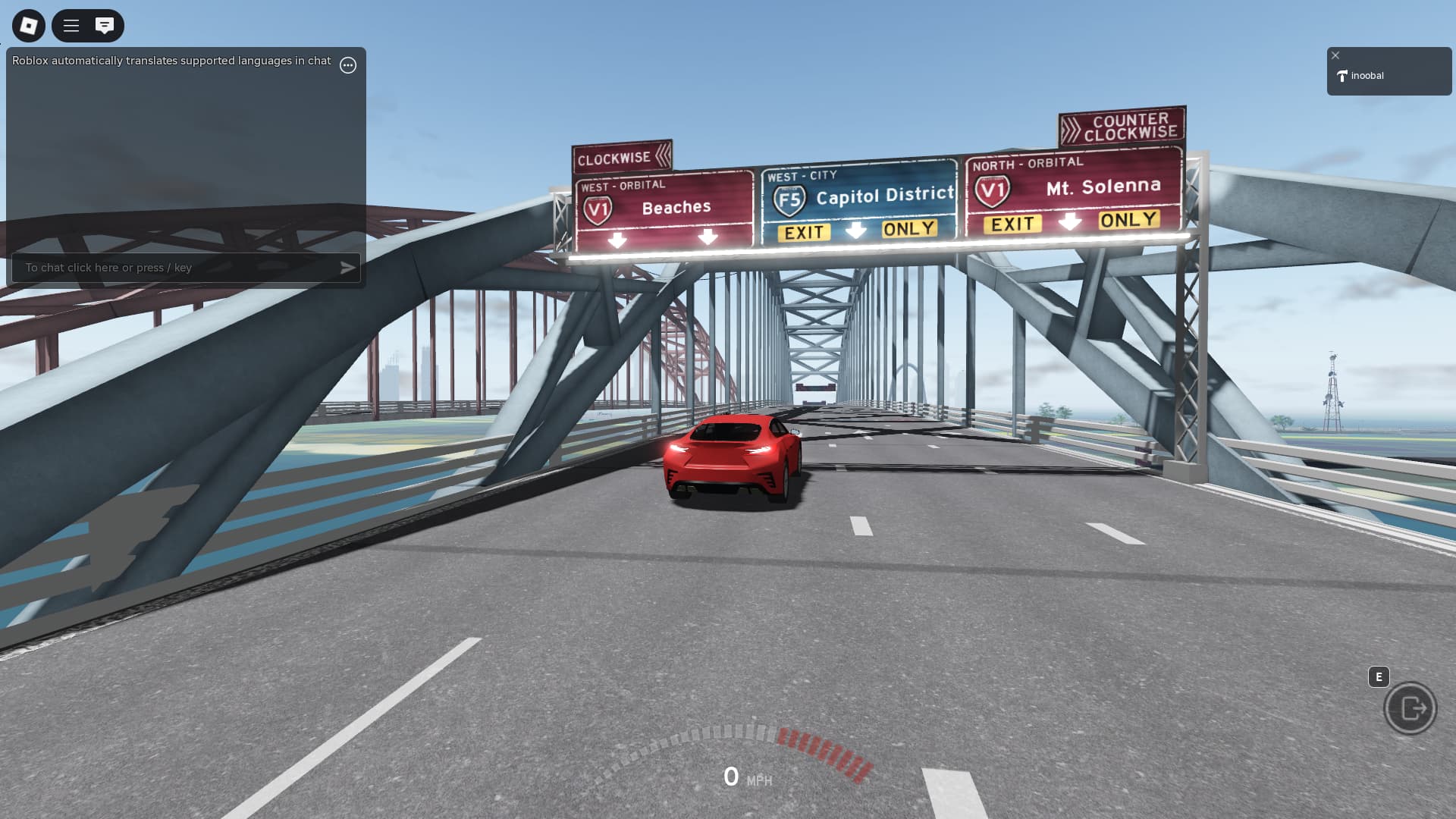Open chat options ellipsis button

coord(348,65)
